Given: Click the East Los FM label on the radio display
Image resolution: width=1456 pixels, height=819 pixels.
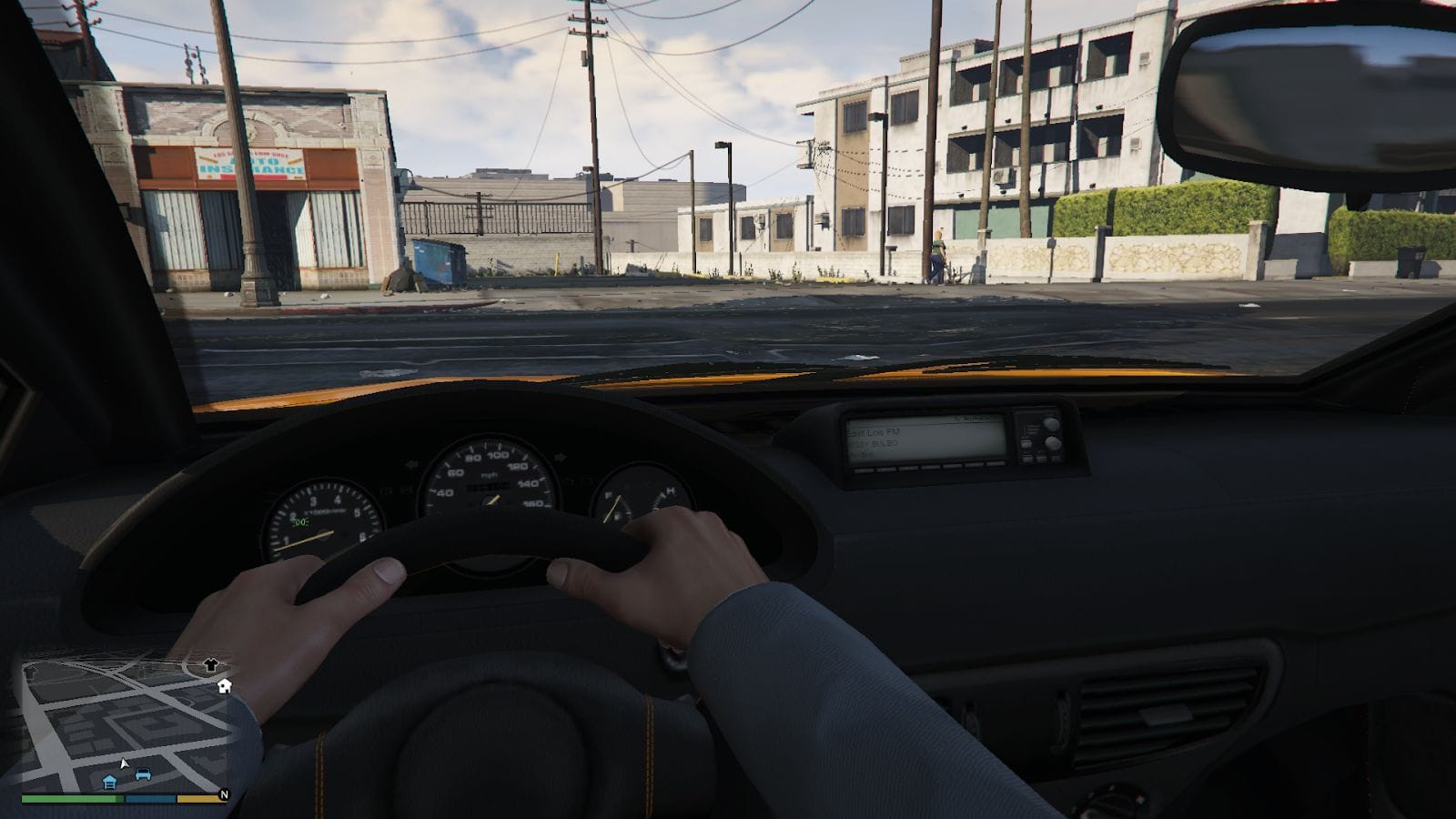Looking at the screenshot, I should [874, 431].
